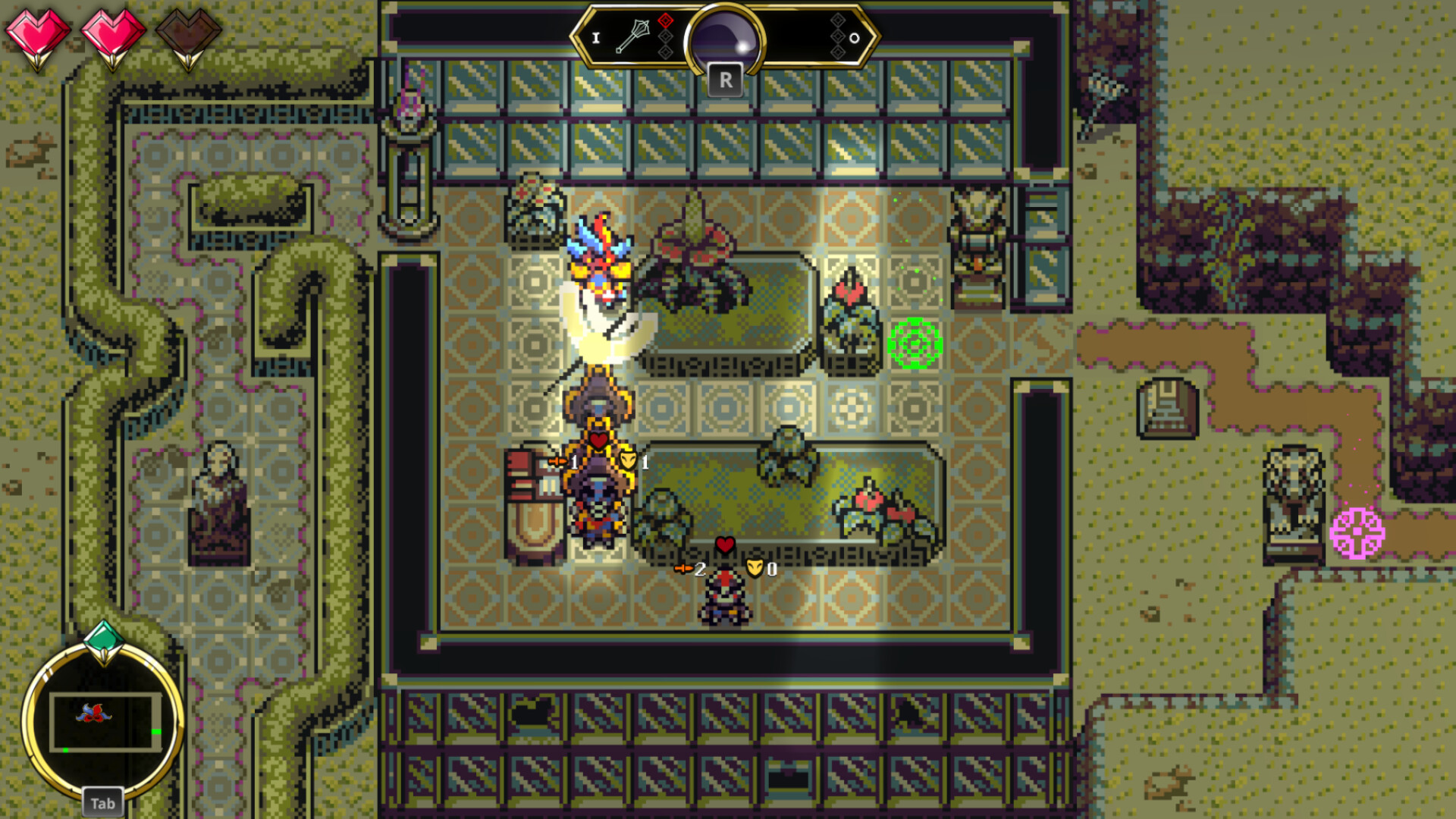Viewport: 1456px width, 819px height.
Task: Expand the minimap using the Tab key label
Action: point(102,803)
